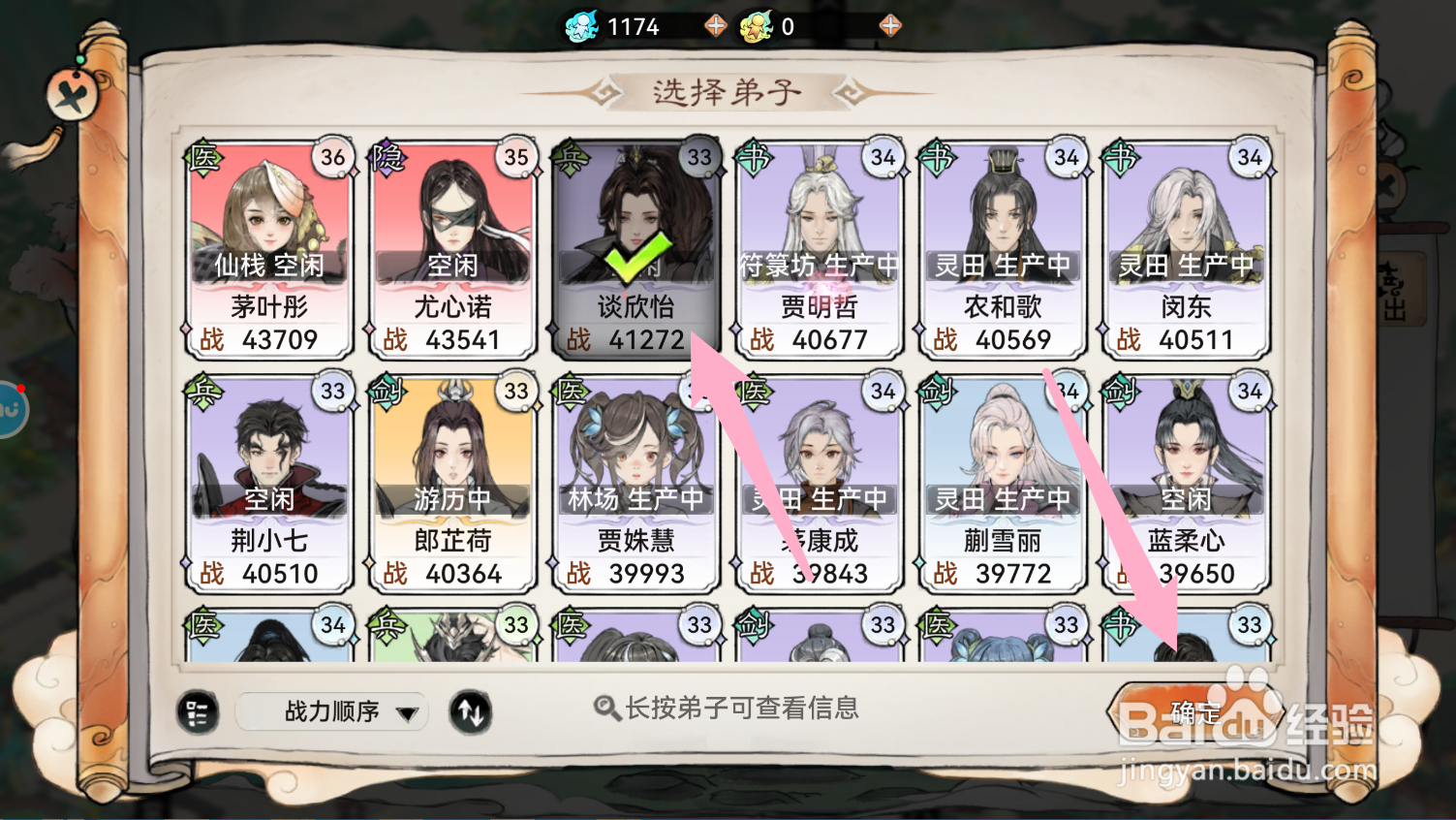Click the plus button beside the blue currency

tap(714, 25)
